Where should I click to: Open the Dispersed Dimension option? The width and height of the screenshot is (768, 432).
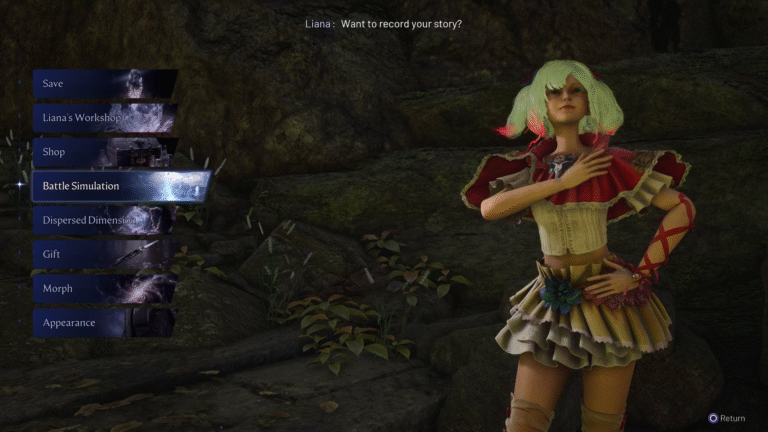[x=103, y=220]
